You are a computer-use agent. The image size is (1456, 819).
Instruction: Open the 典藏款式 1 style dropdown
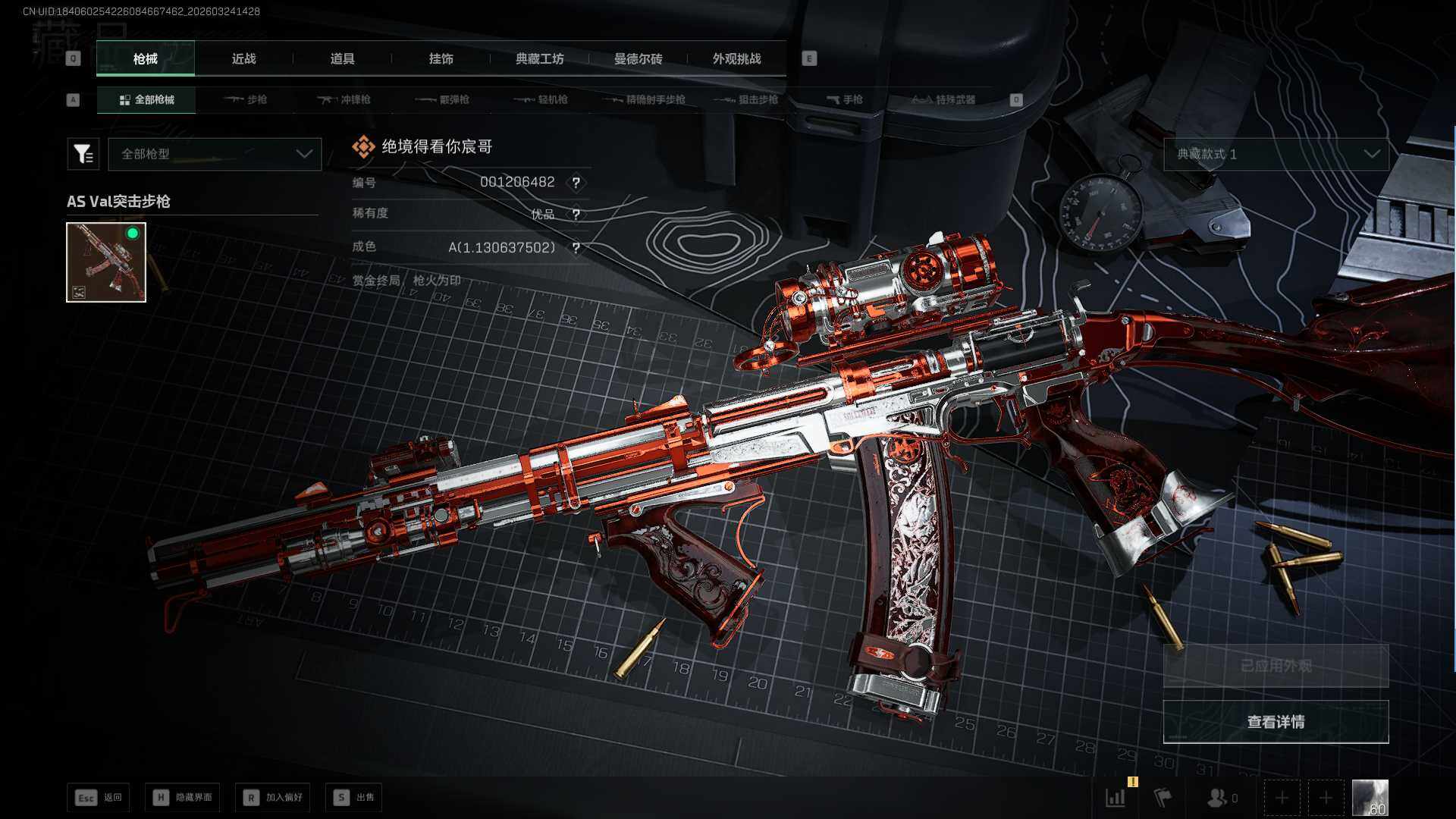coord(1276,154)
